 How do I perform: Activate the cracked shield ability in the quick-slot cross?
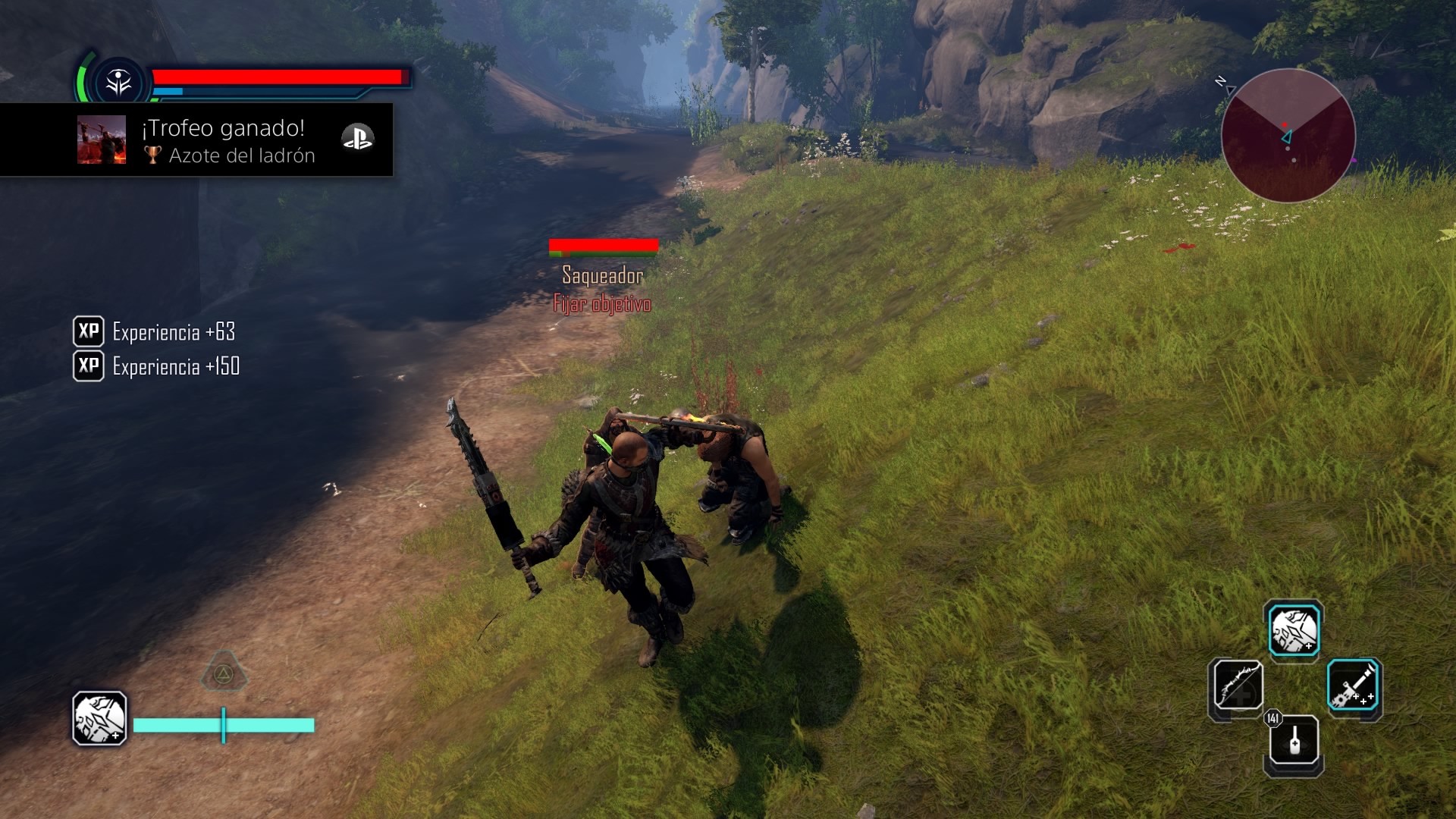(1294, 630)
